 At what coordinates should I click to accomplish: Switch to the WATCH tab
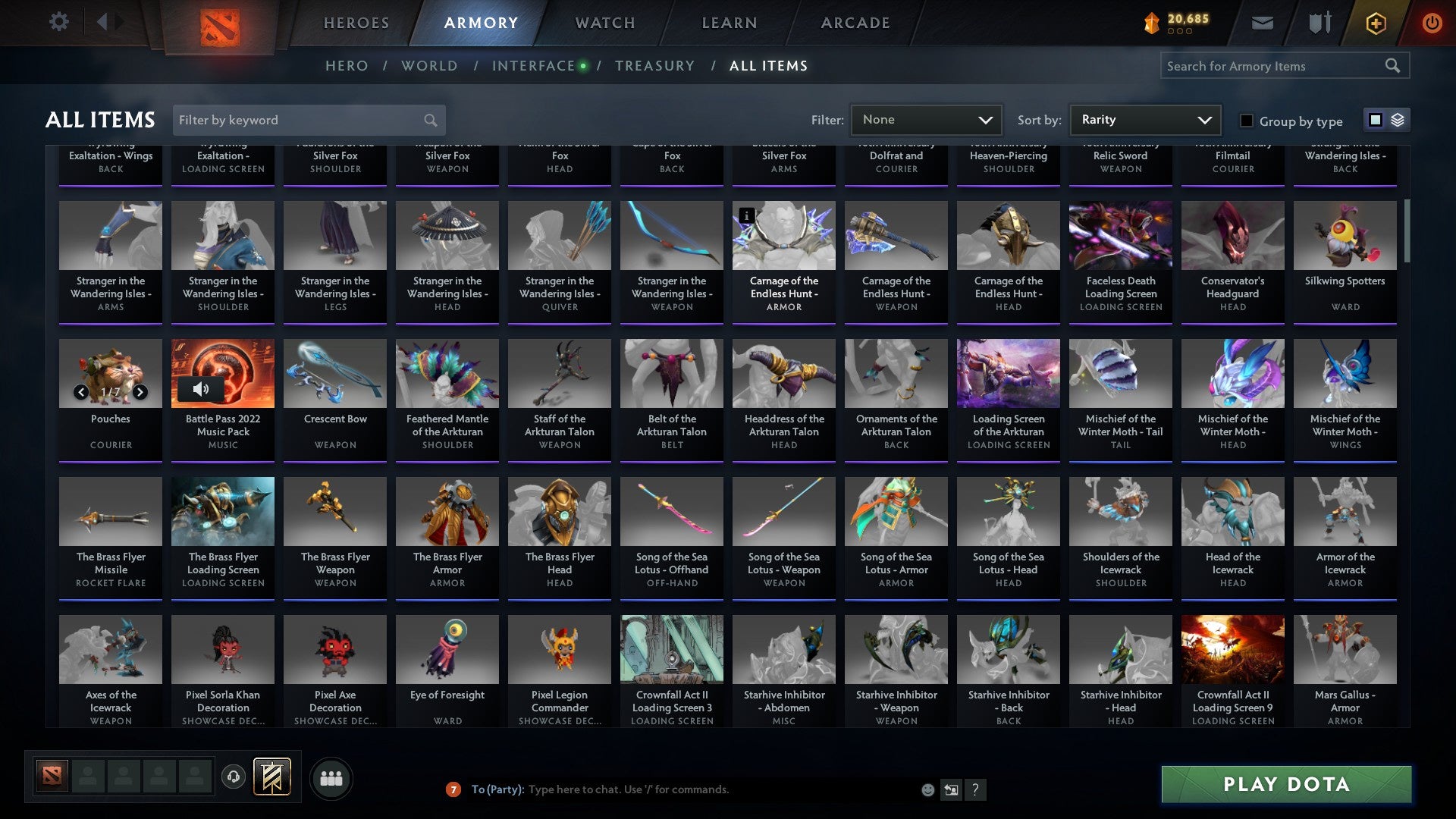604,23
